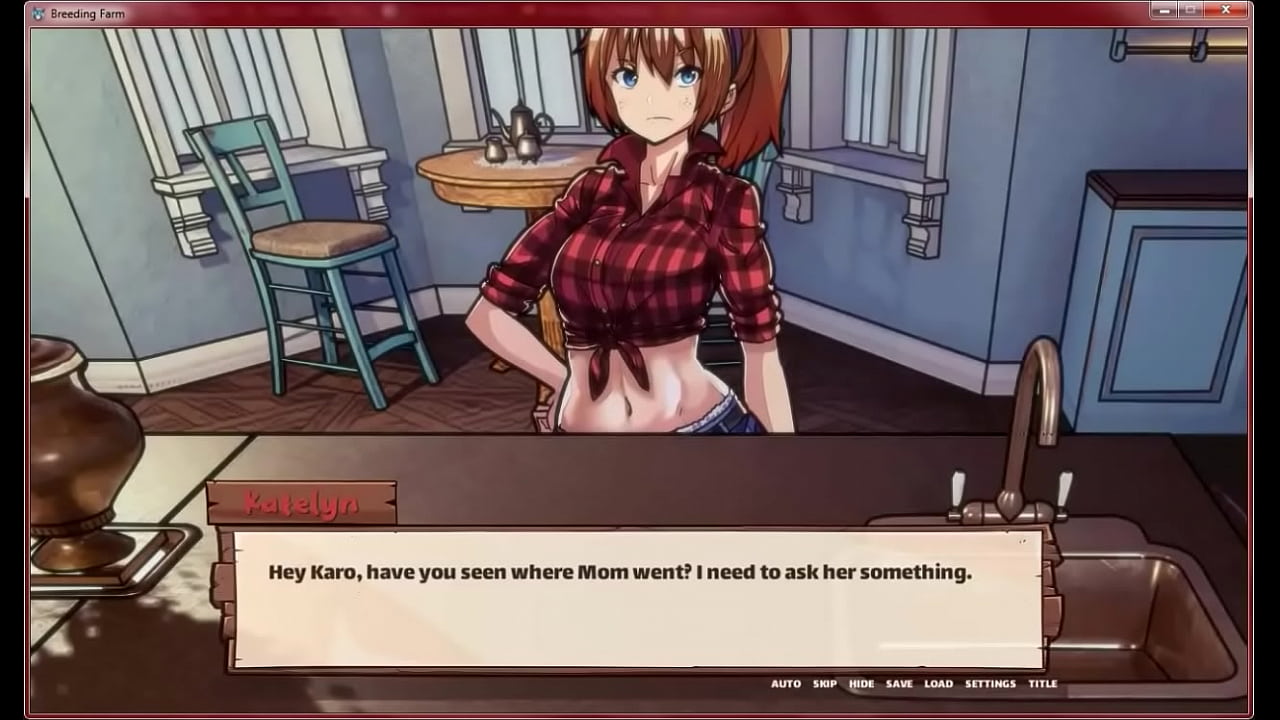
Task: Minimize the game window
Action: 1164,10
